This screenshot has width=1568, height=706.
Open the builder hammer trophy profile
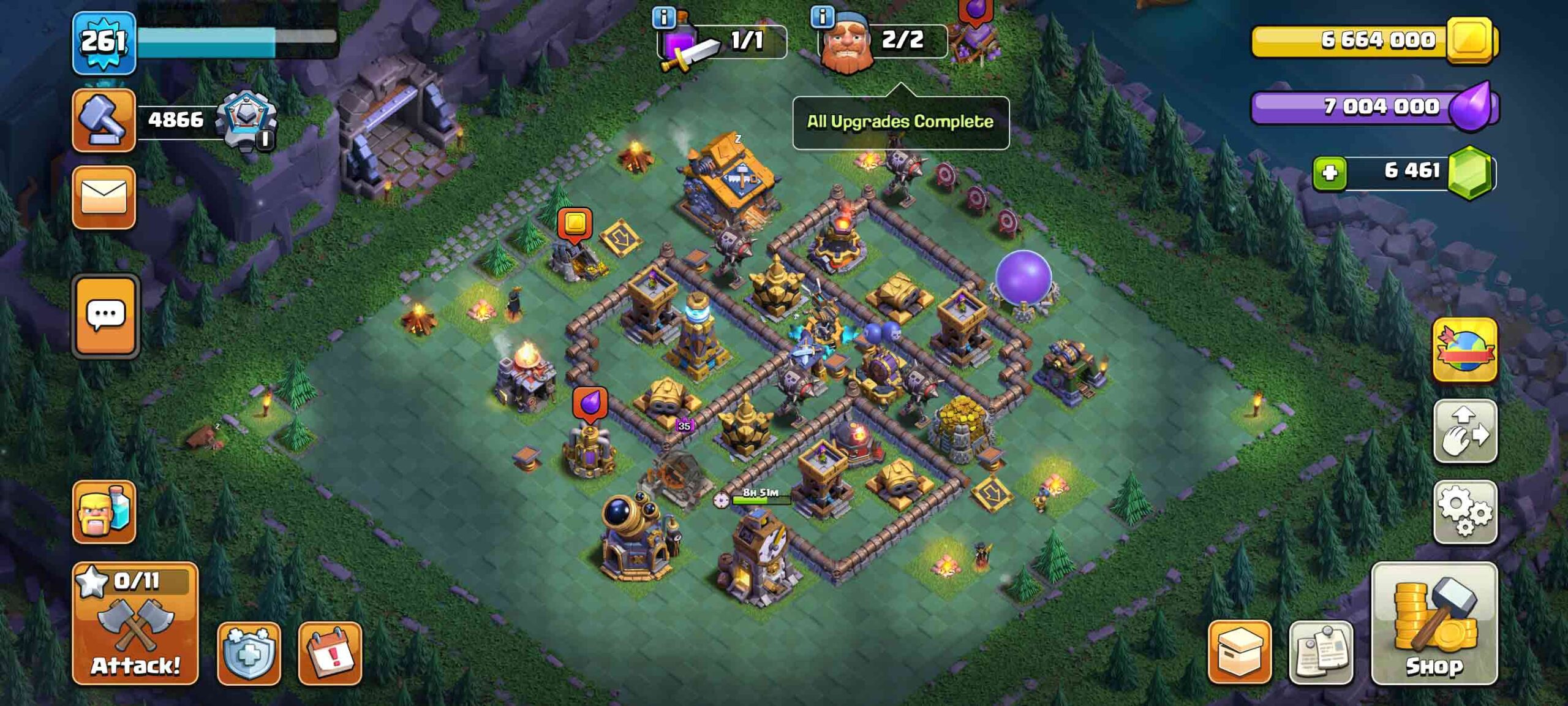click(x=104, y=120)
